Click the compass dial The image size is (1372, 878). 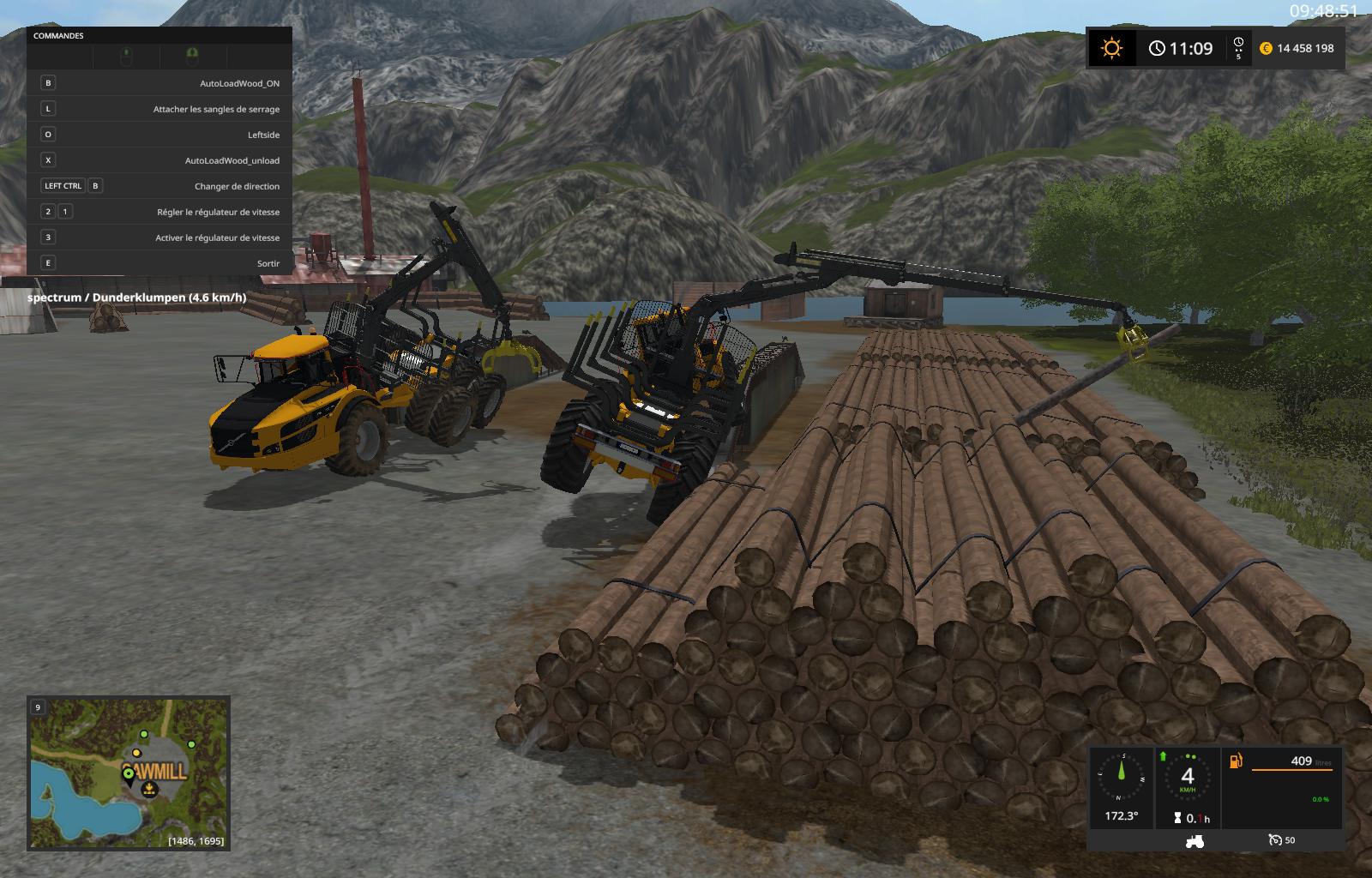coord(1121,777)
